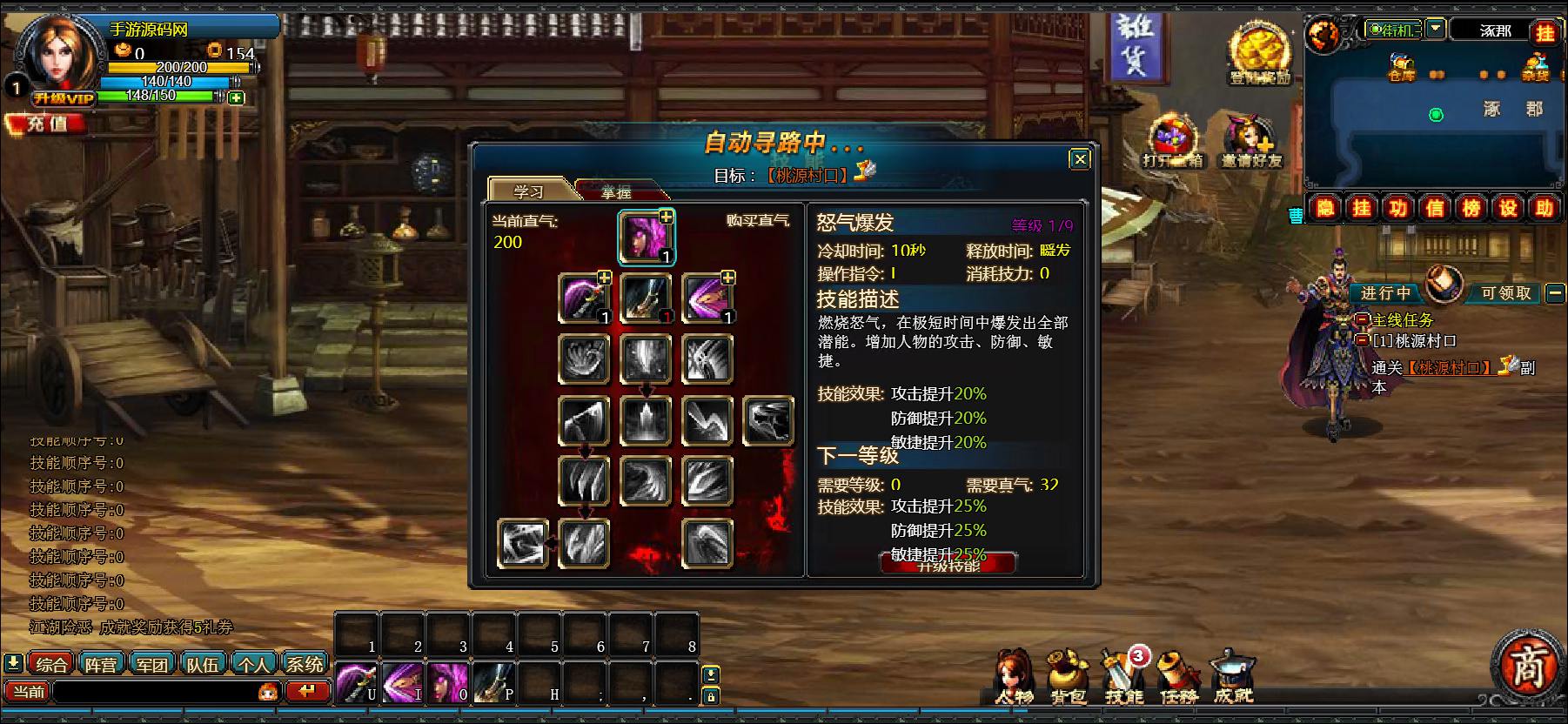Switch to the 掌握 skill tab

(617, 191)
